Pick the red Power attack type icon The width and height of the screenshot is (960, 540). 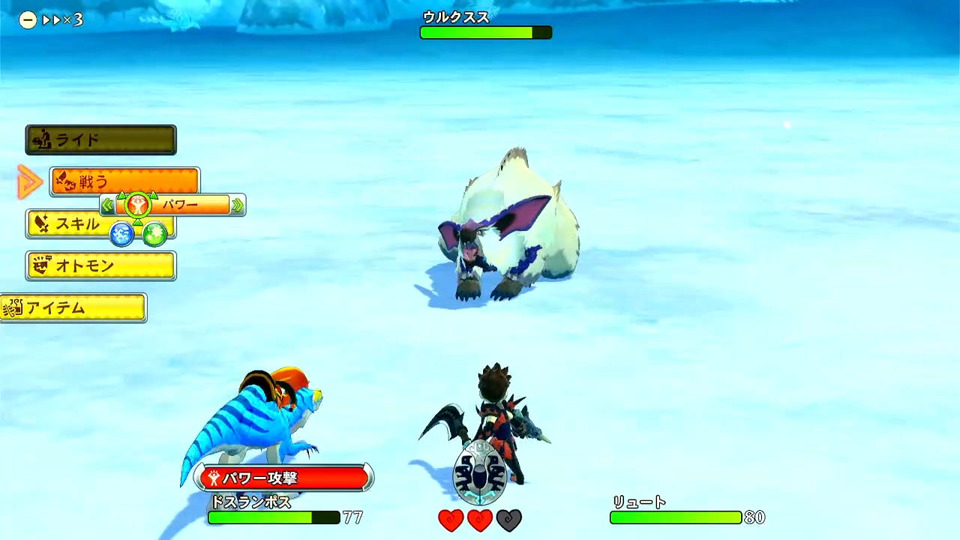(x=137, y=206)
